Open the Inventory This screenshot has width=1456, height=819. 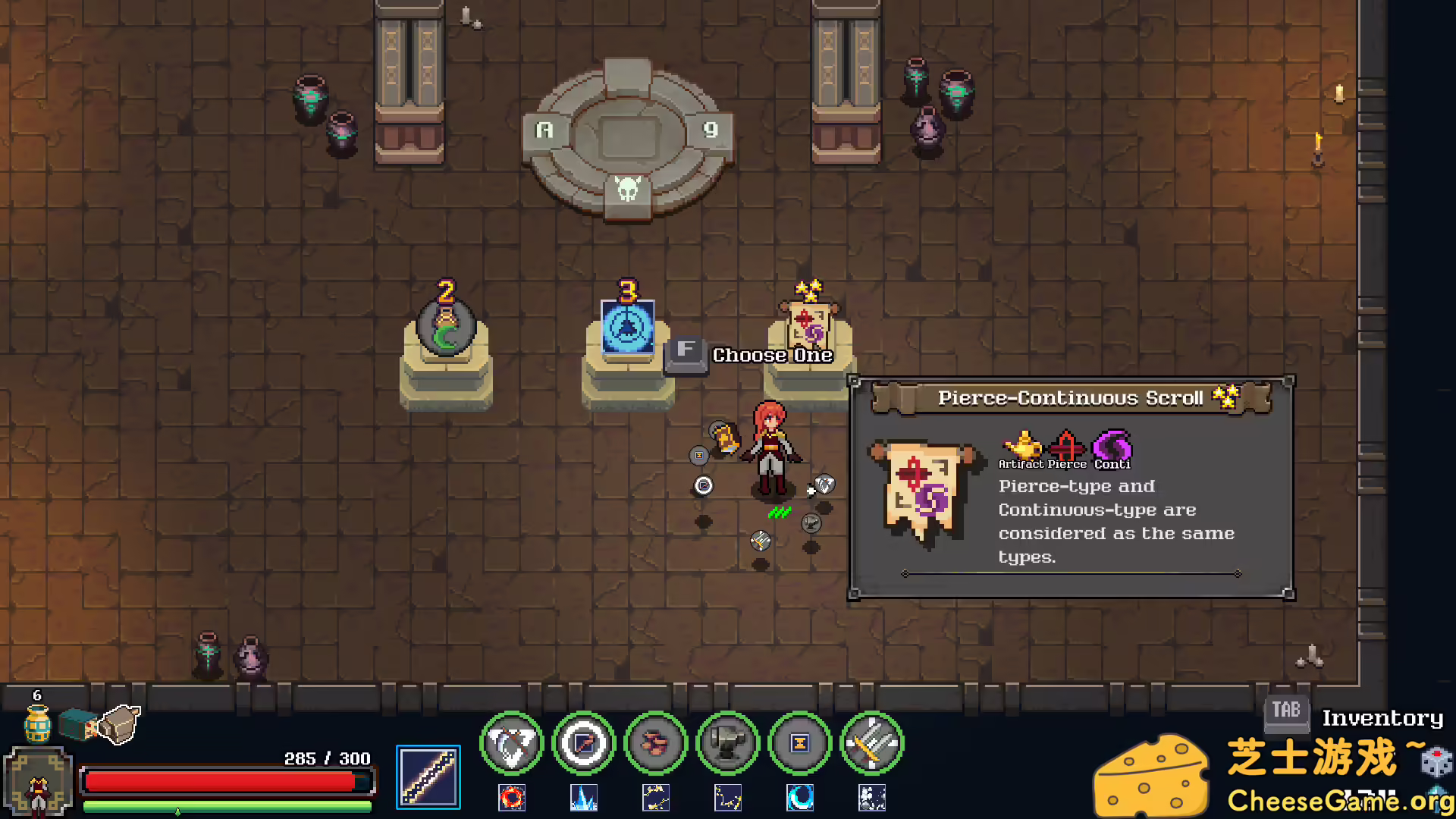[1382, 717]
